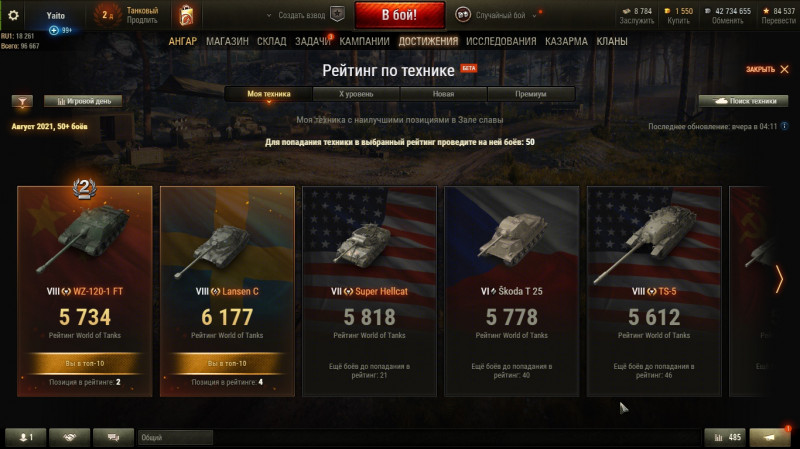Screen dimensions: 800x449
Task: Open the settings gear menu
Action: point(14,15)
